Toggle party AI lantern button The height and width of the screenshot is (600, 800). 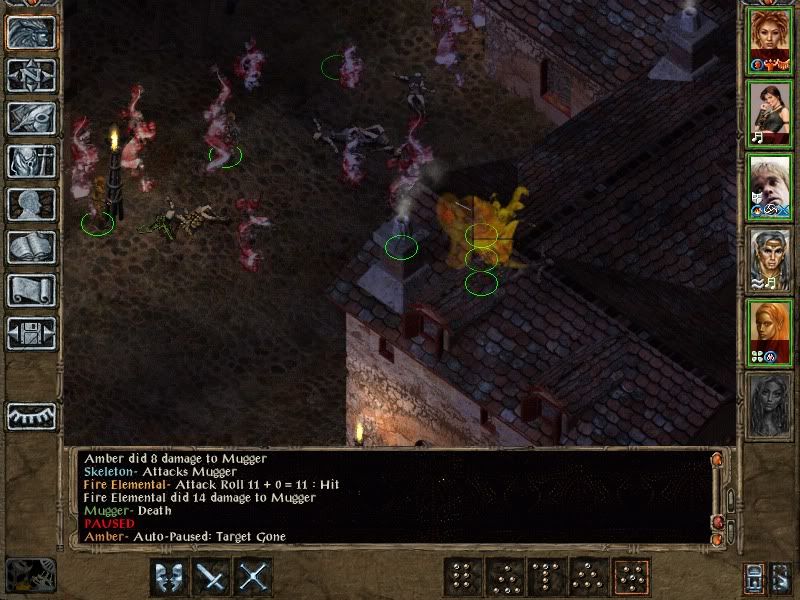click(x=755, y=577)
